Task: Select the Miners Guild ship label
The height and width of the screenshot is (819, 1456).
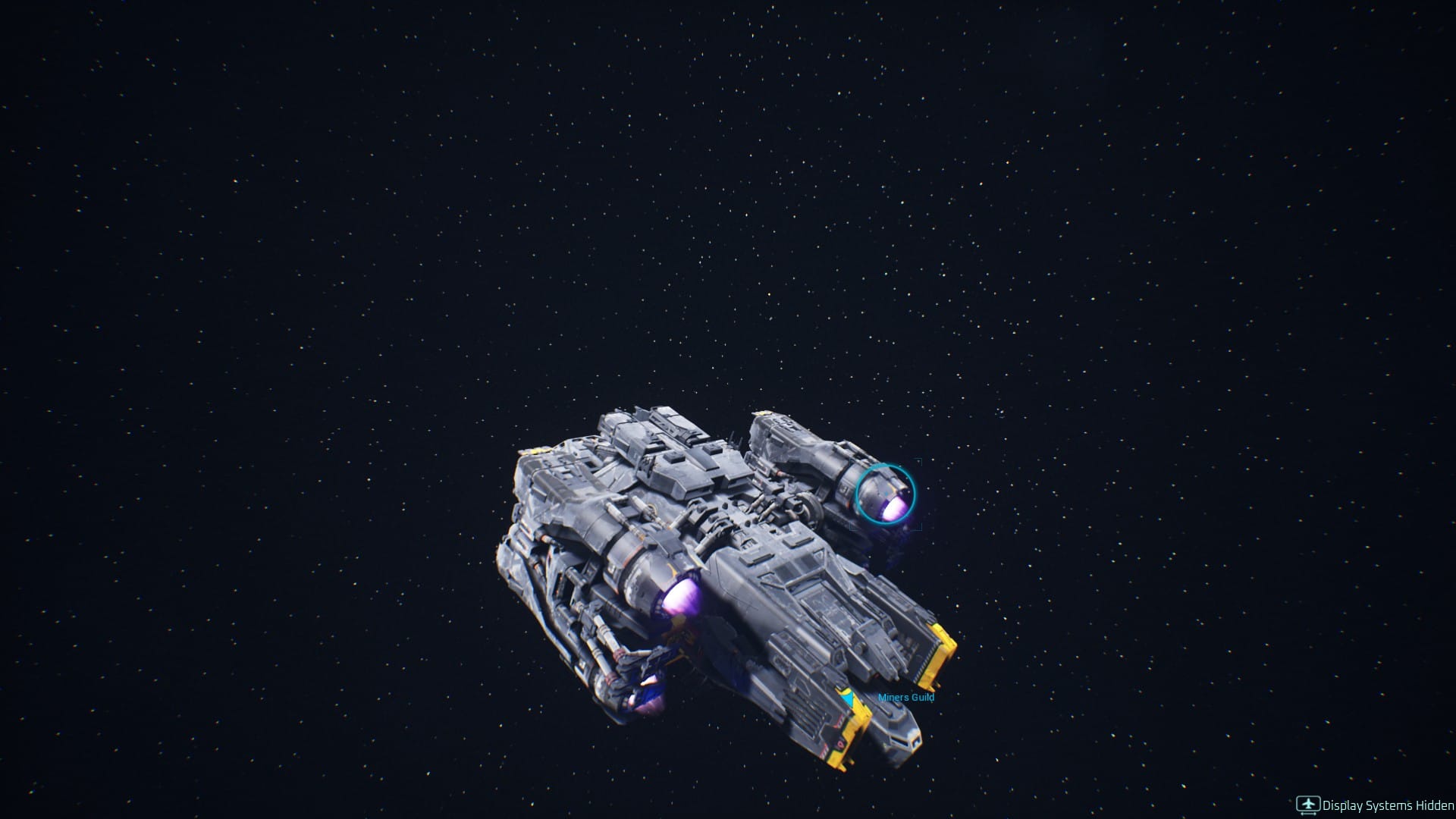Action: (x=905, y=698)
